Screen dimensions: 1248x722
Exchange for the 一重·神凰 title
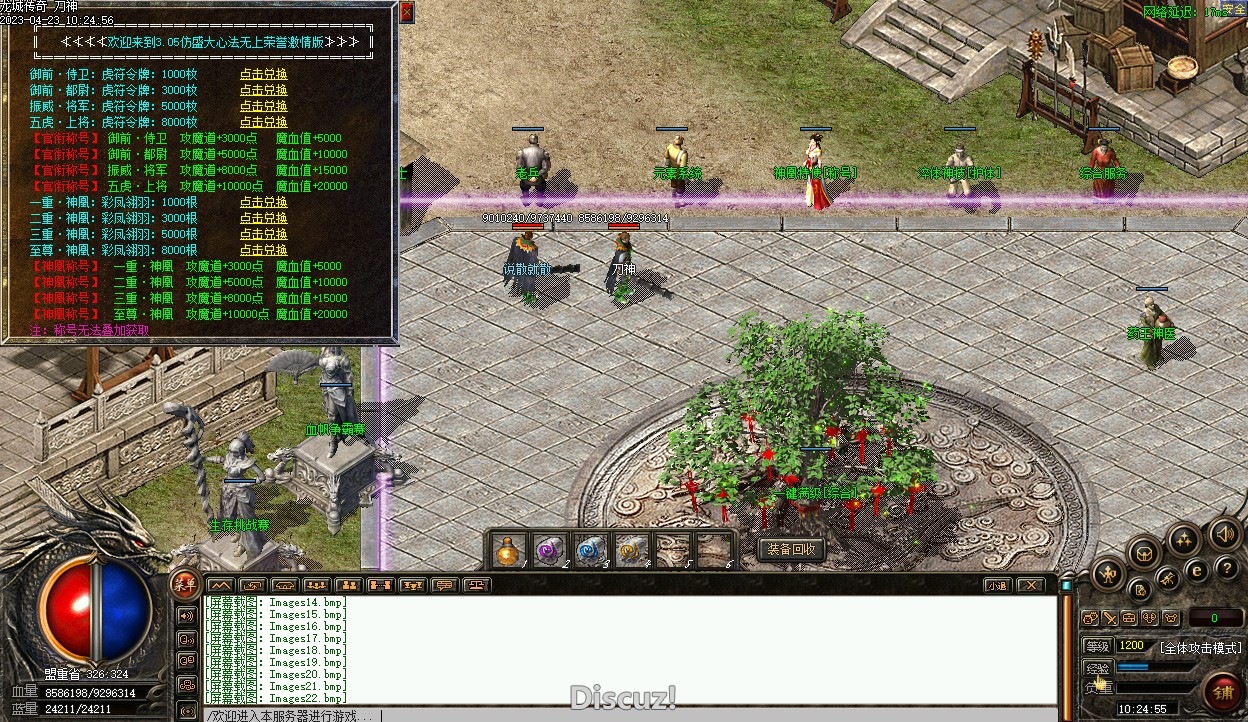(263, 202)
